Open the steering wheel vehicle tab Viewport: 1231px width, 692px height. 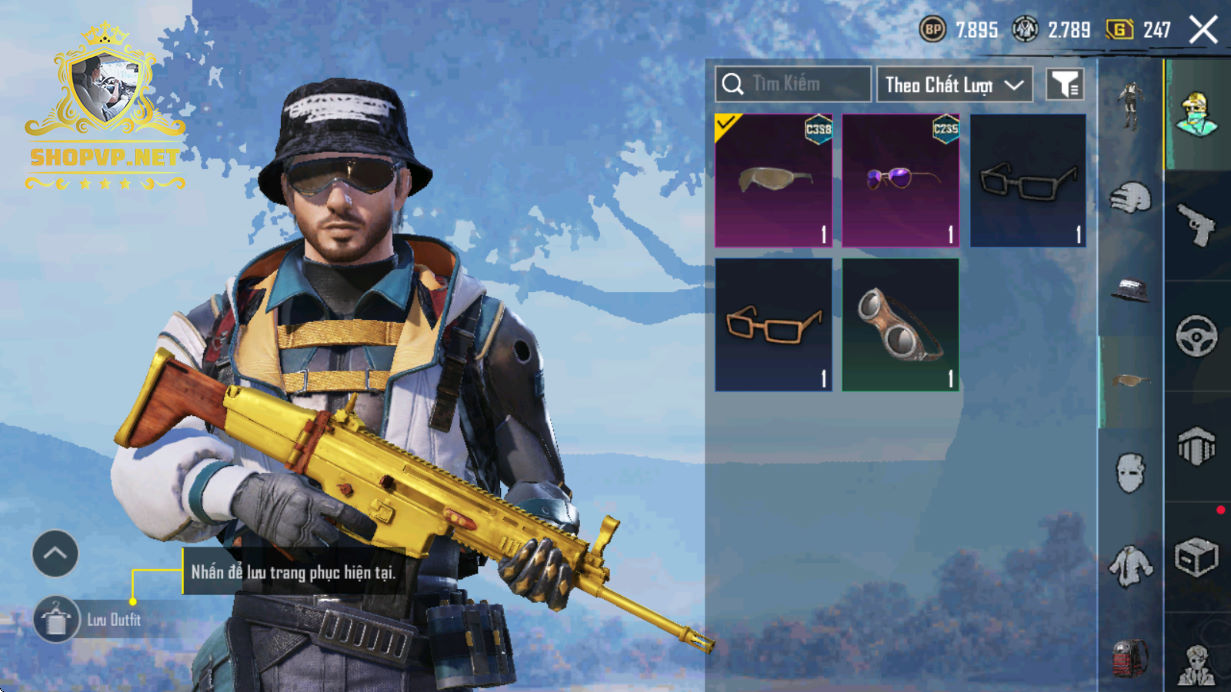[1196, 336]
